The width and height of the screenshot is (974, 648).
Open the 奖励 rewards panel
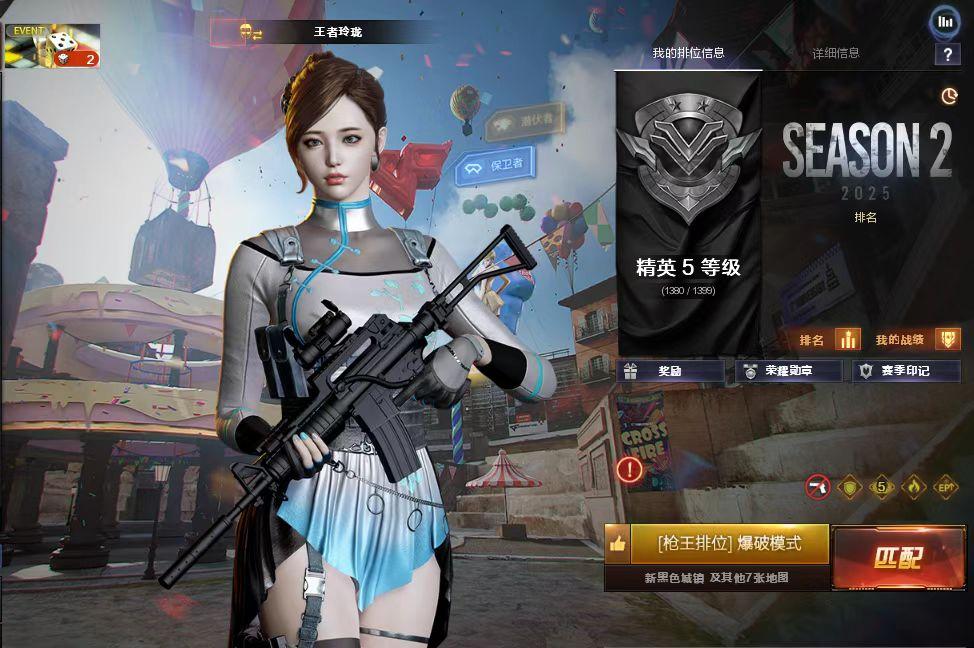coord(669,371)
